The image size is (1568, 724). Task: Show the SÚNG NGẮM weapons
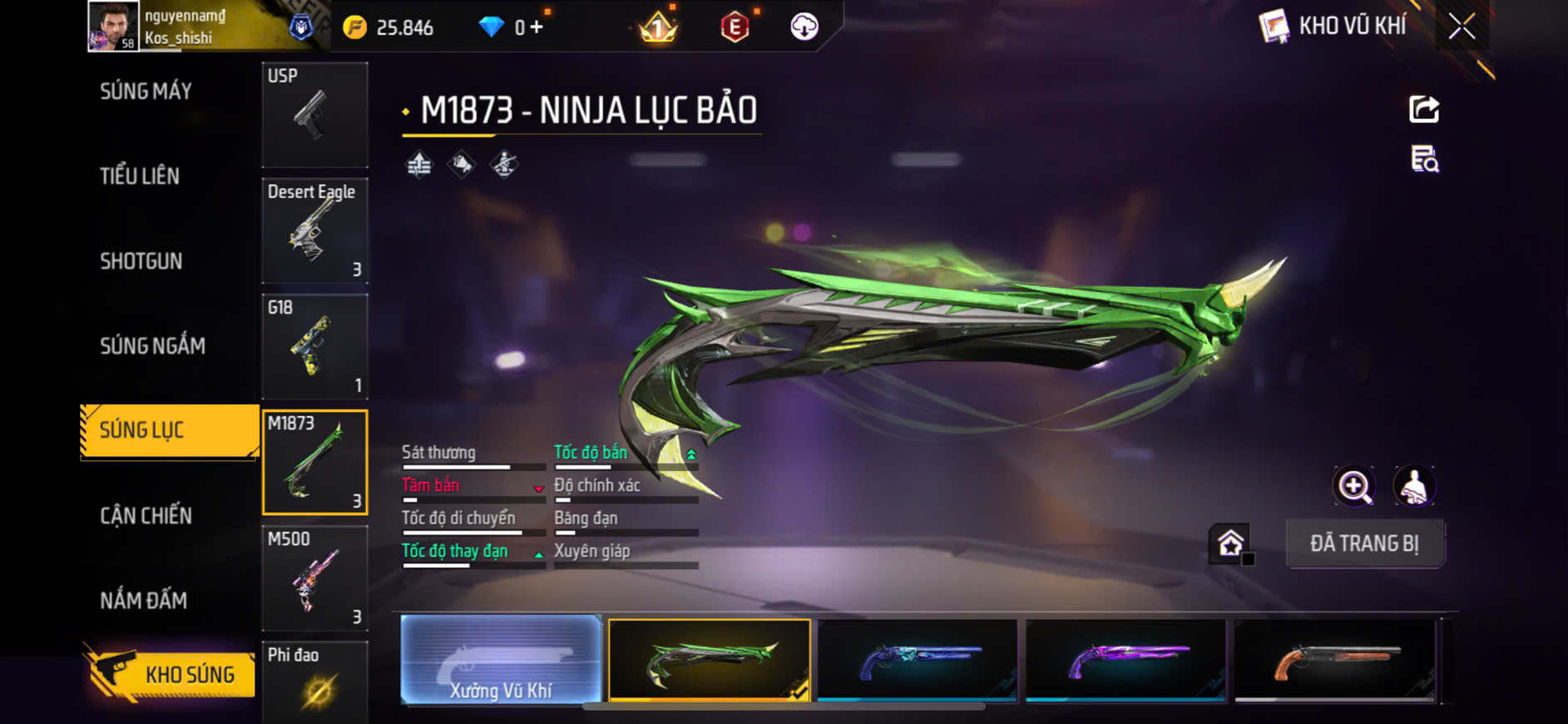coord(152,346)
